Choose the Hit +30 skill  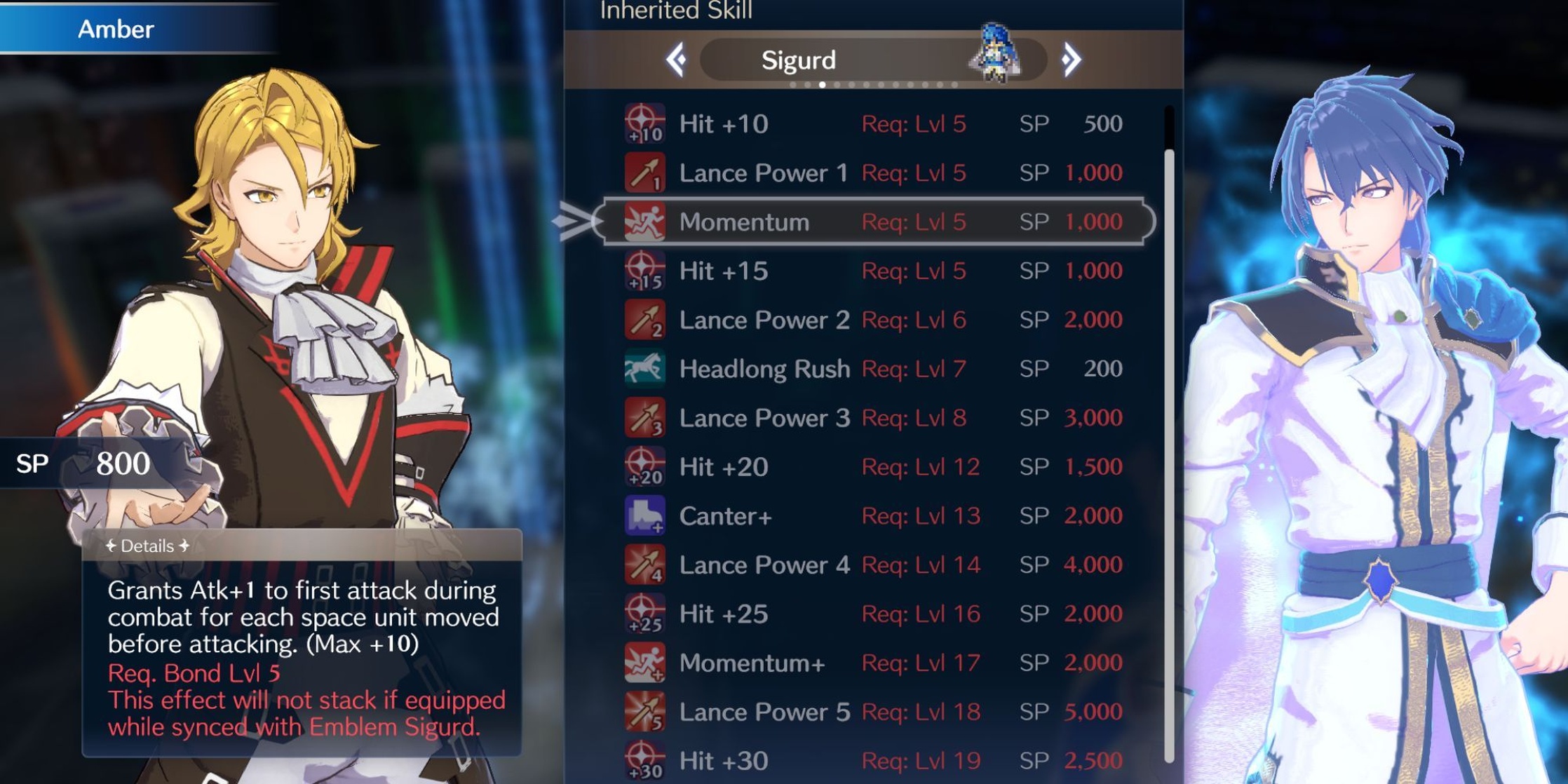(873, 761)
